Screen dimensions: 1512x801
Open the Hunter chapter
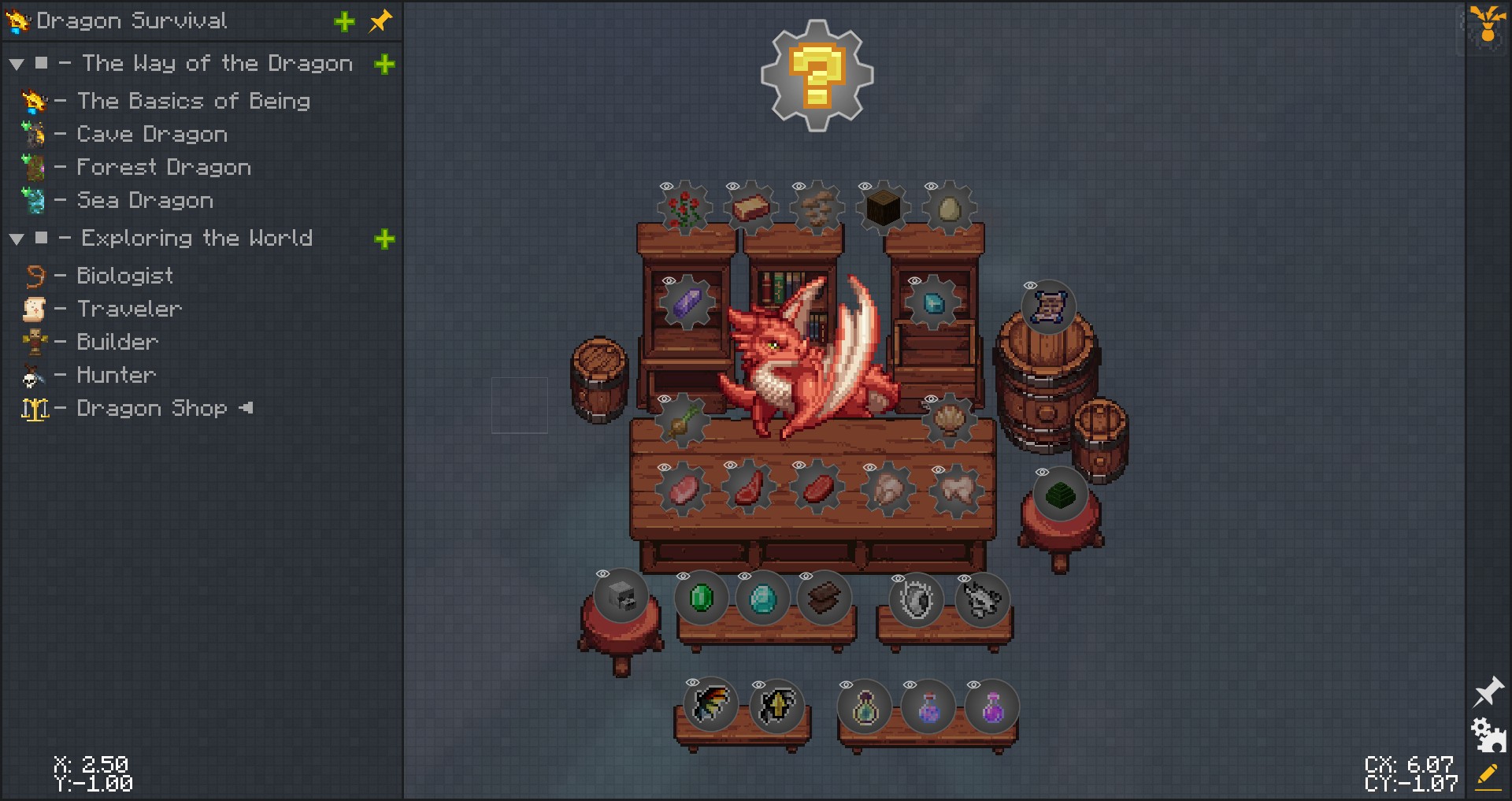pyautogui.click(x=116, y=375)
